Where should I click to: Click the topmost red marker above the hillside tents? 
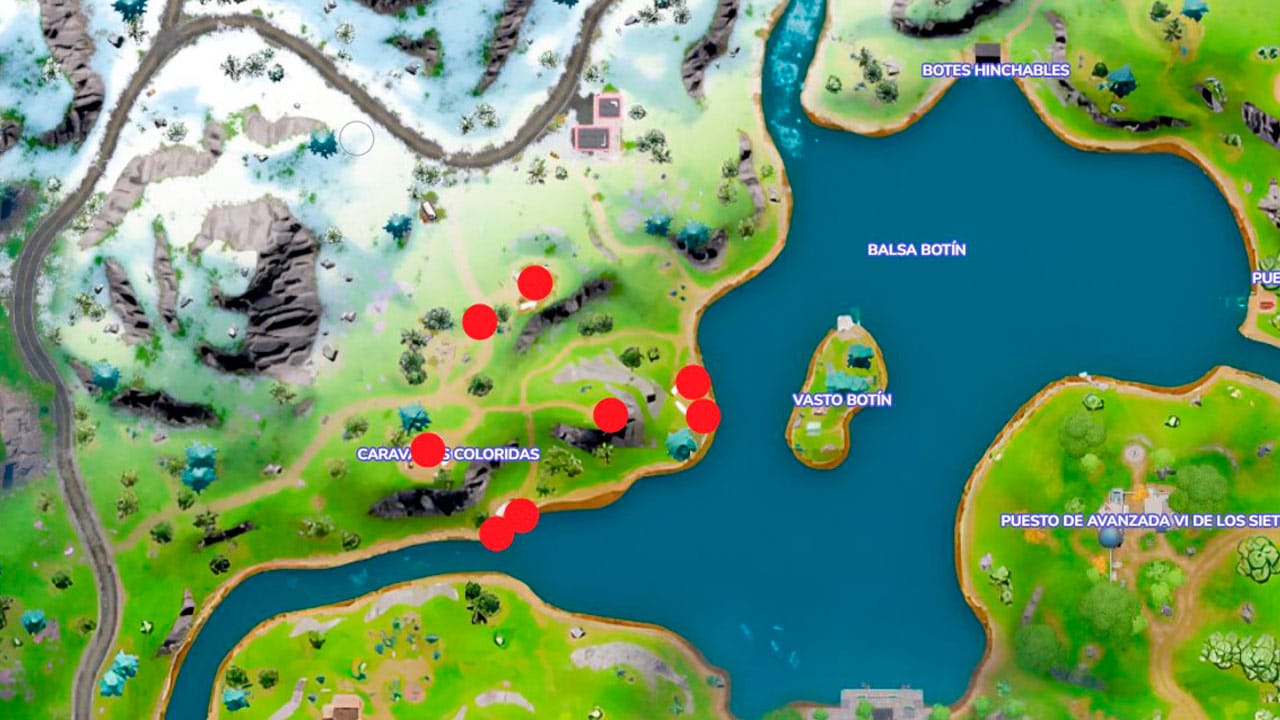click(534, 283)
